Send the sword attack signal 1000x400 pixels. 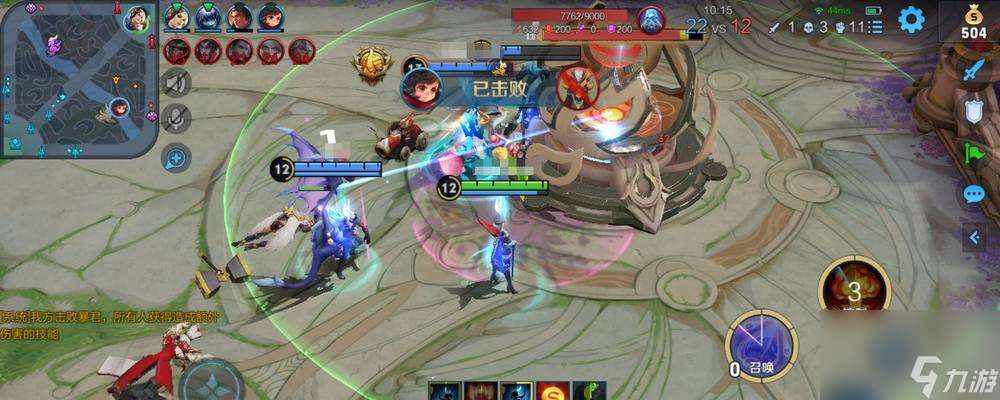[x=974, y=69]
